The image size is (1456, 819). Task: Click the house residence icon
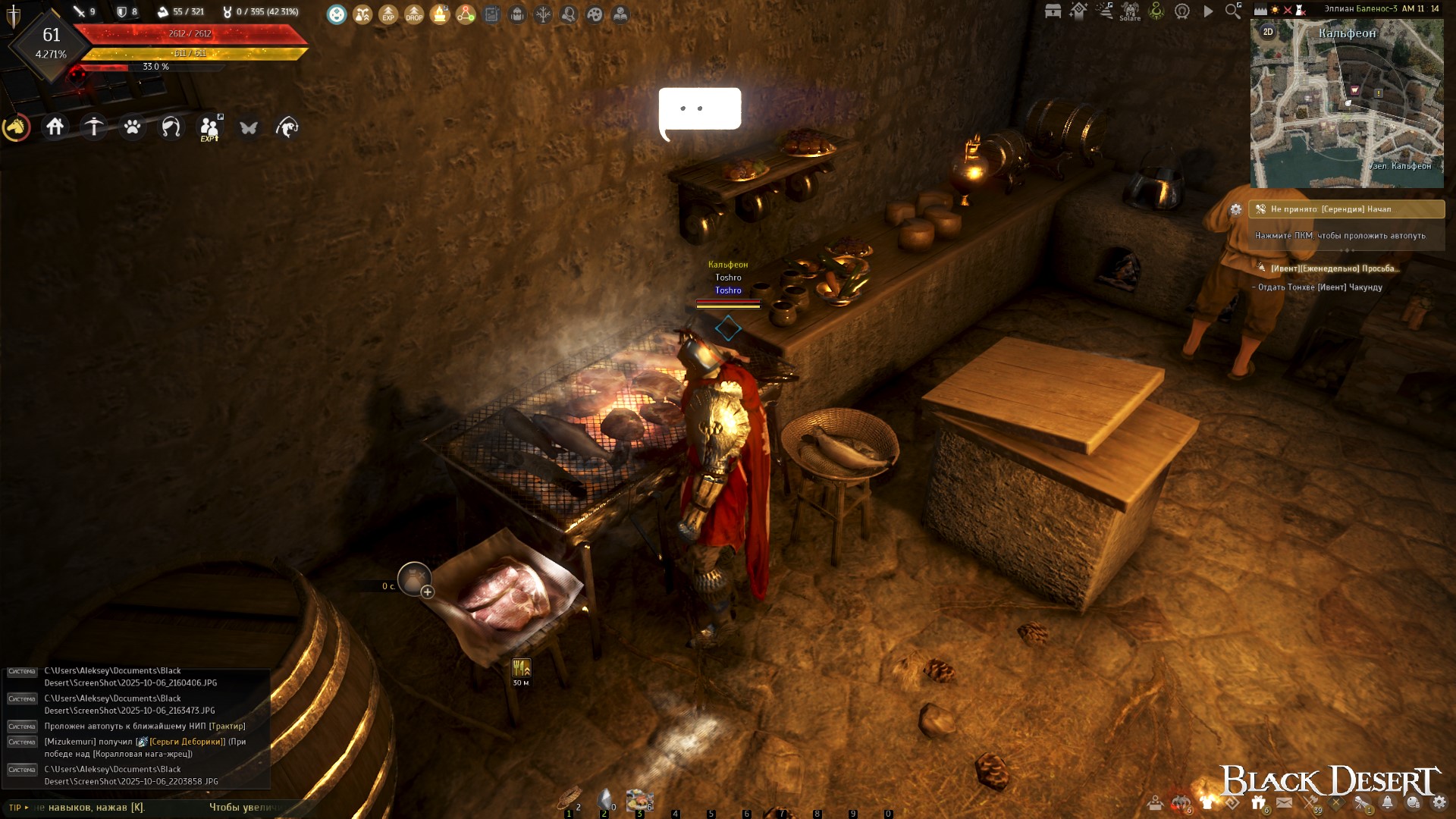pos(55,127)
